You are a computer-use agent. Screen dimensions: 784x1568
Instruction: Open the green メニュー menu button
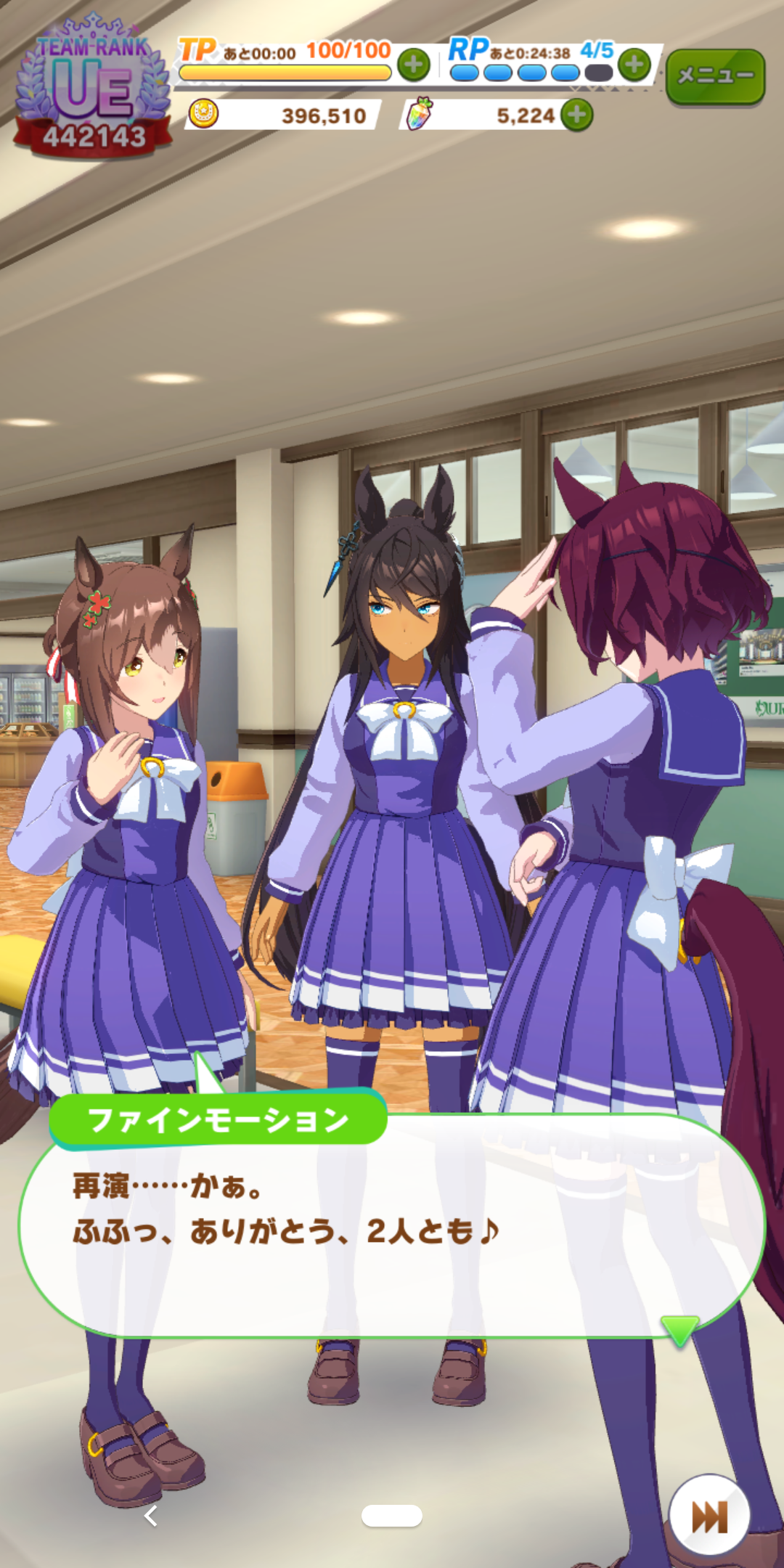click(x=715, y=75)
